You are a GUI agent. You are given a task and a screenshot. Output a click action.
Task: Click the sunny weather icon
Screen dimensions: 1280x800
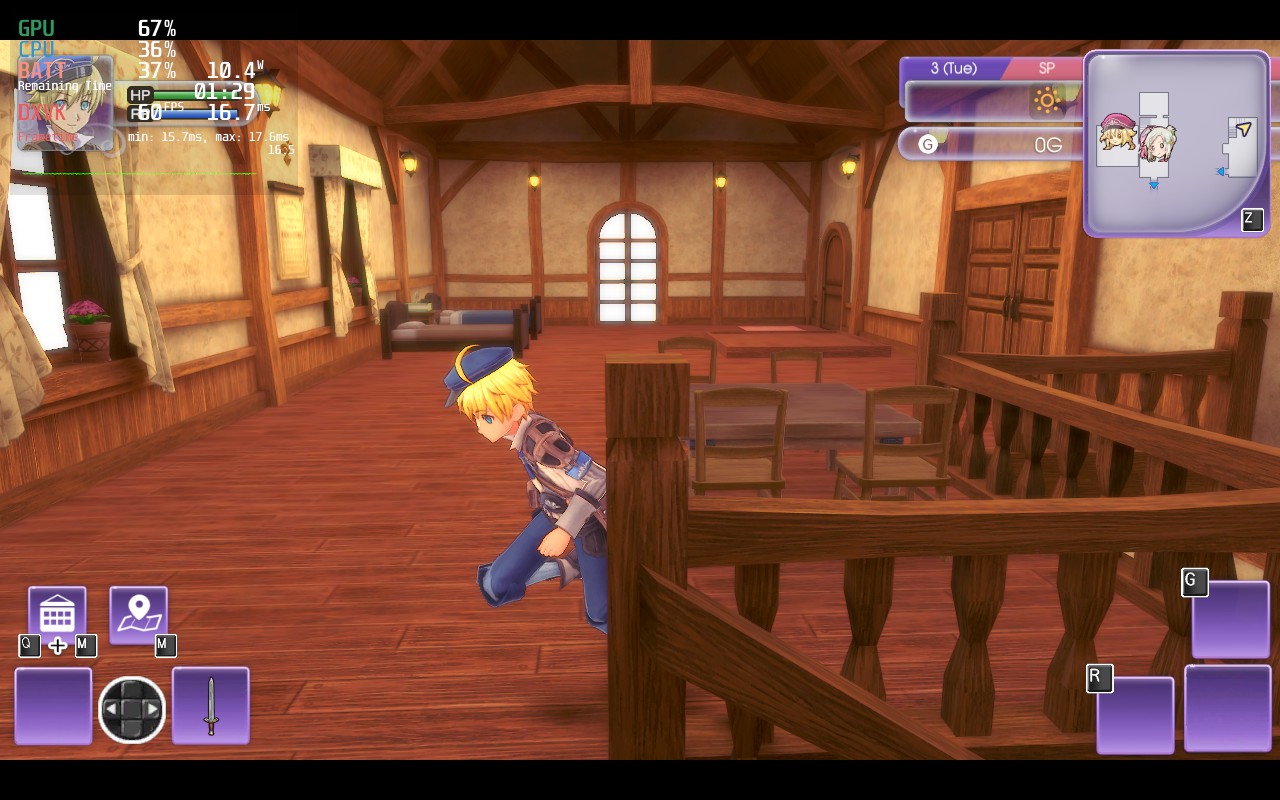tap(1047, 100)
